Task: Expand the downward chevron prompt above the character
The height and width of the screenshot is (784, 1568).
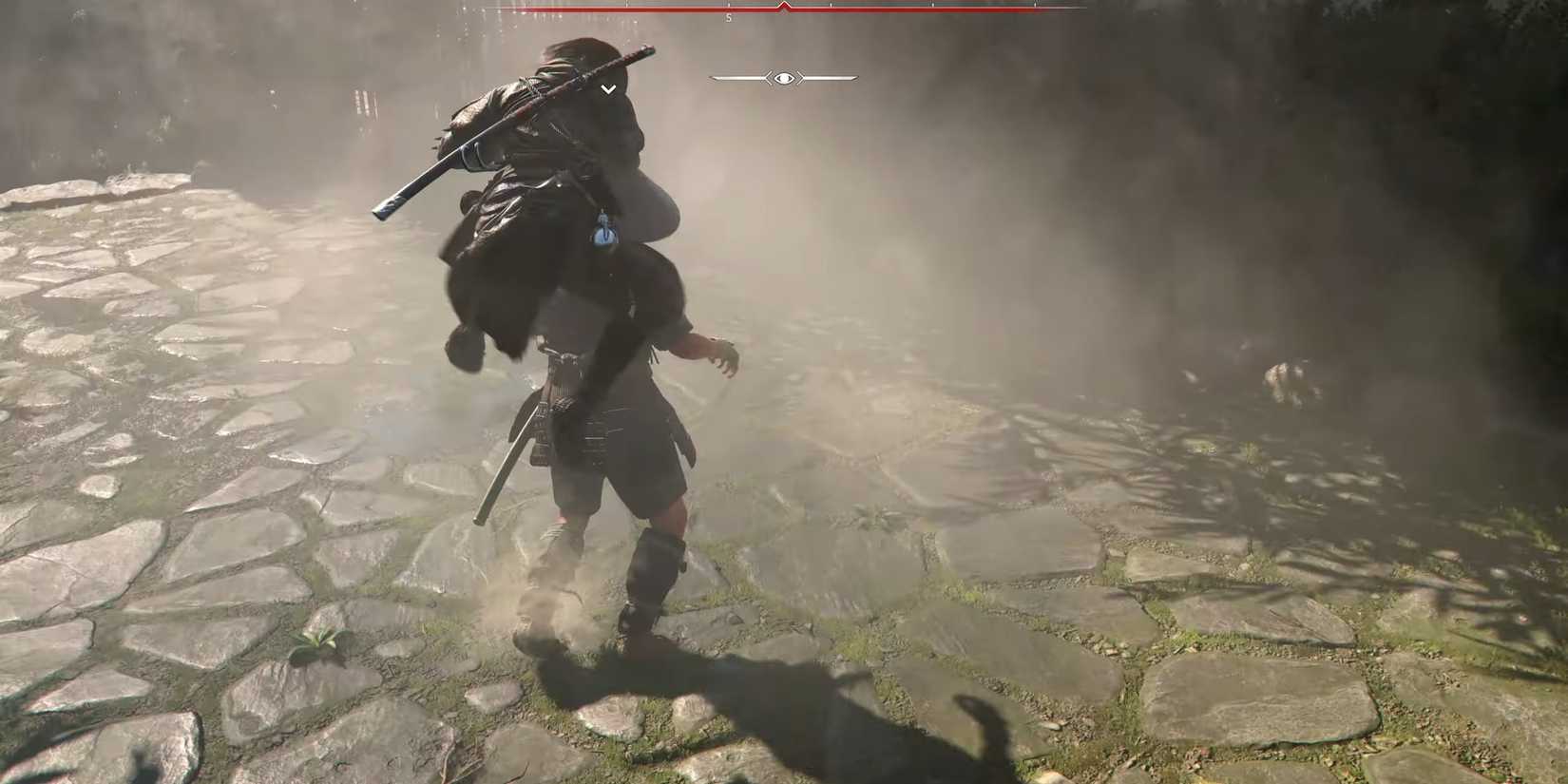Action: point(607,88)
